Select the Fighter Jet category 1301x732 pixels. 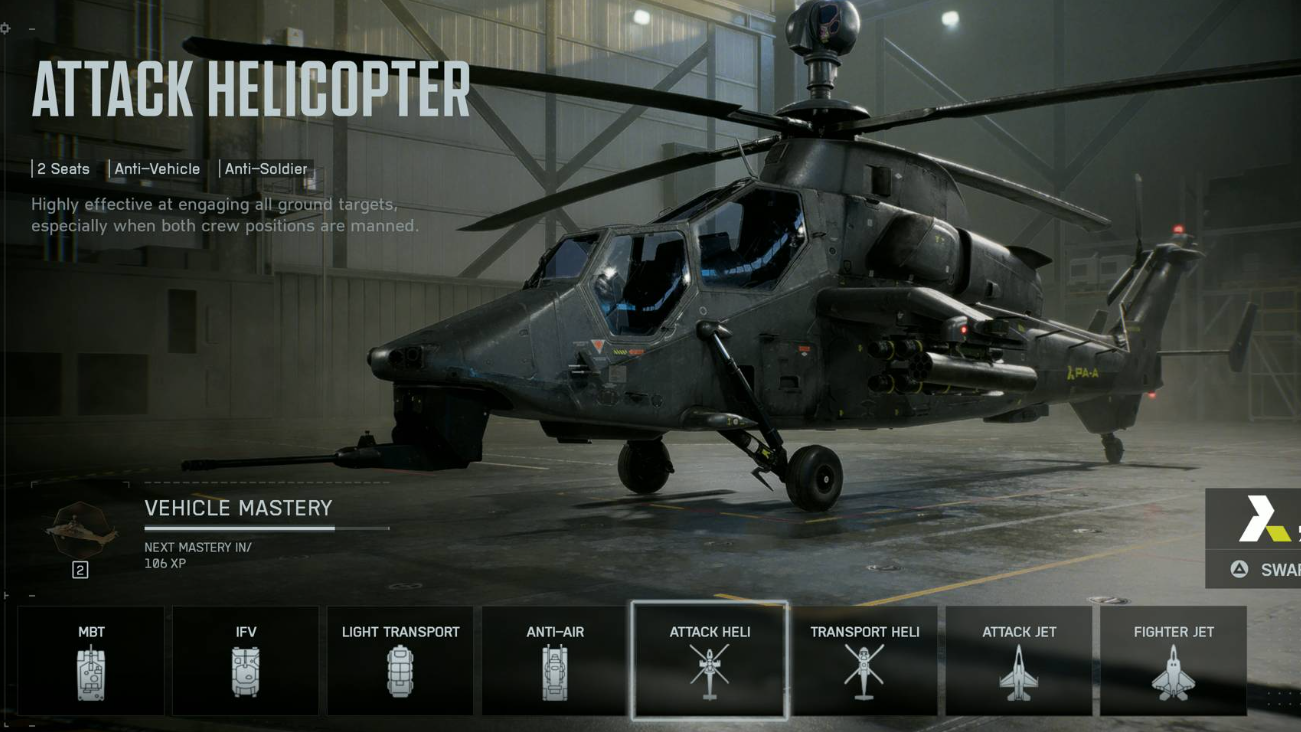(1173, 660)
